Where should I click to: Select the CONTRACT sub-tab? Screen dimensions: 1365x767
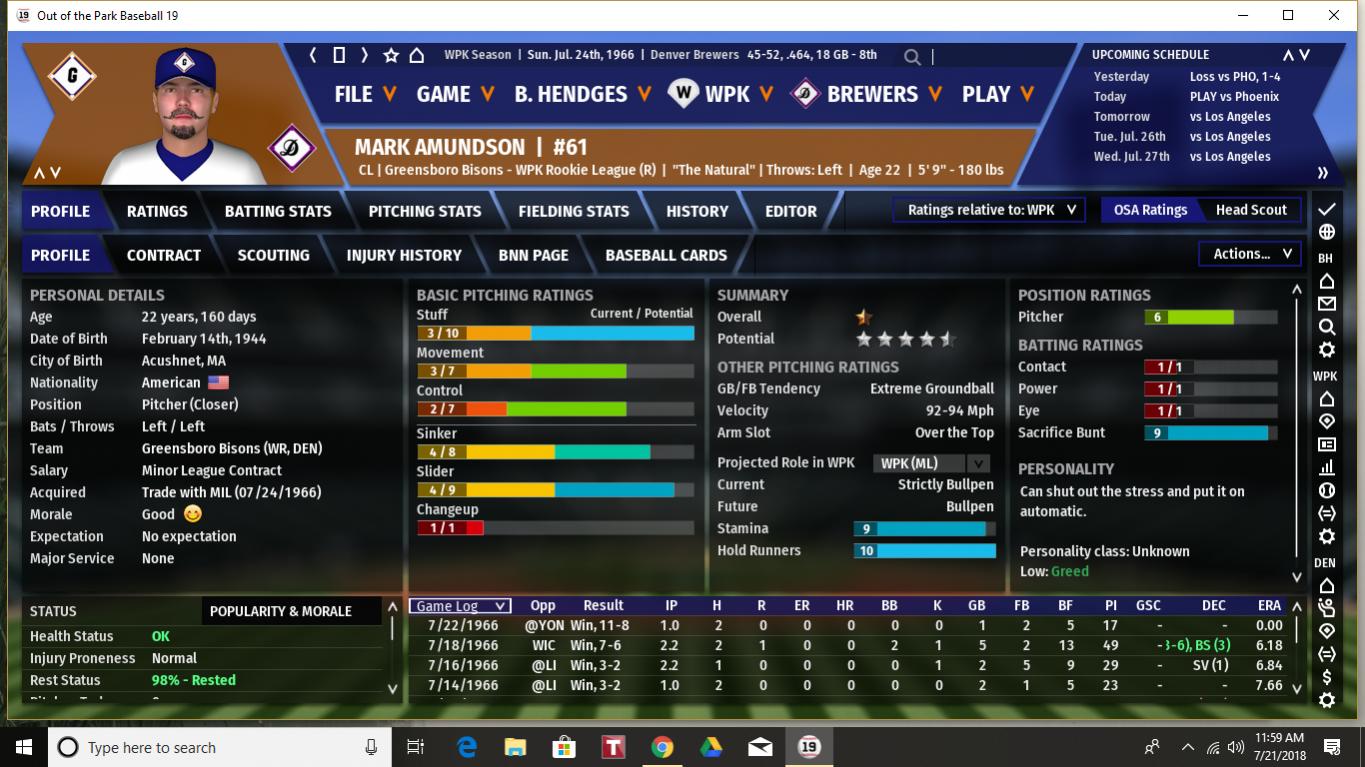point(164,255)
